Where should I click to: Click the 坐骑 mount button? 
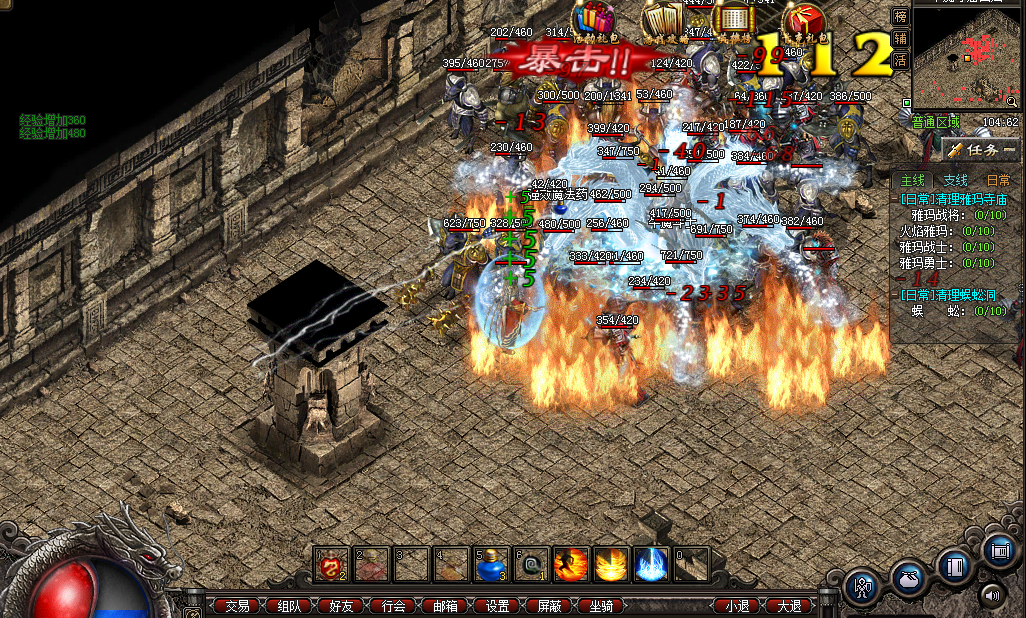click(601, 606)
